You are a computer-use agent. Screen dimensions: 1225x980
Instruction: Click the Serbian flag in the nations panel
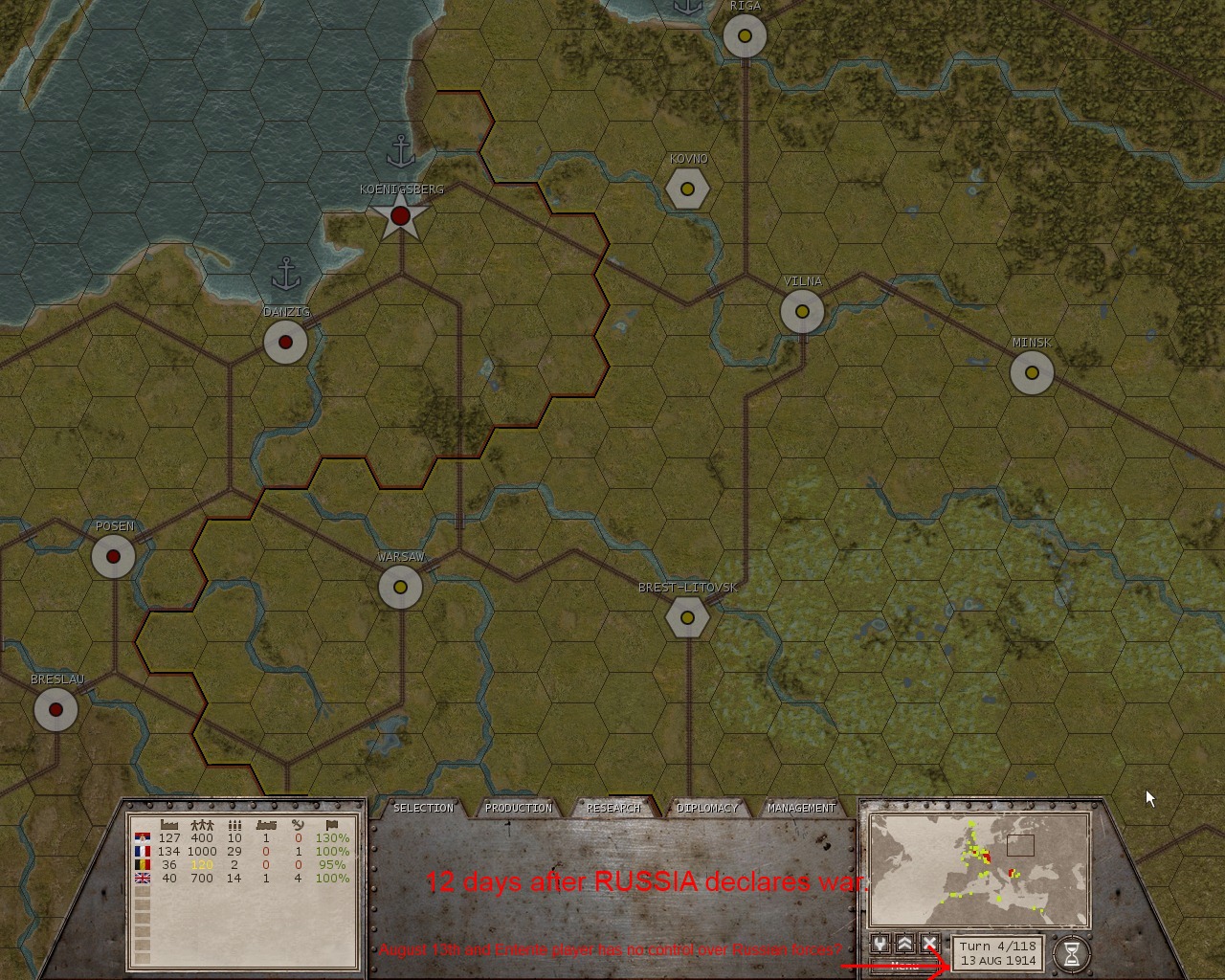pyautogui.click(x=143, y=837)
